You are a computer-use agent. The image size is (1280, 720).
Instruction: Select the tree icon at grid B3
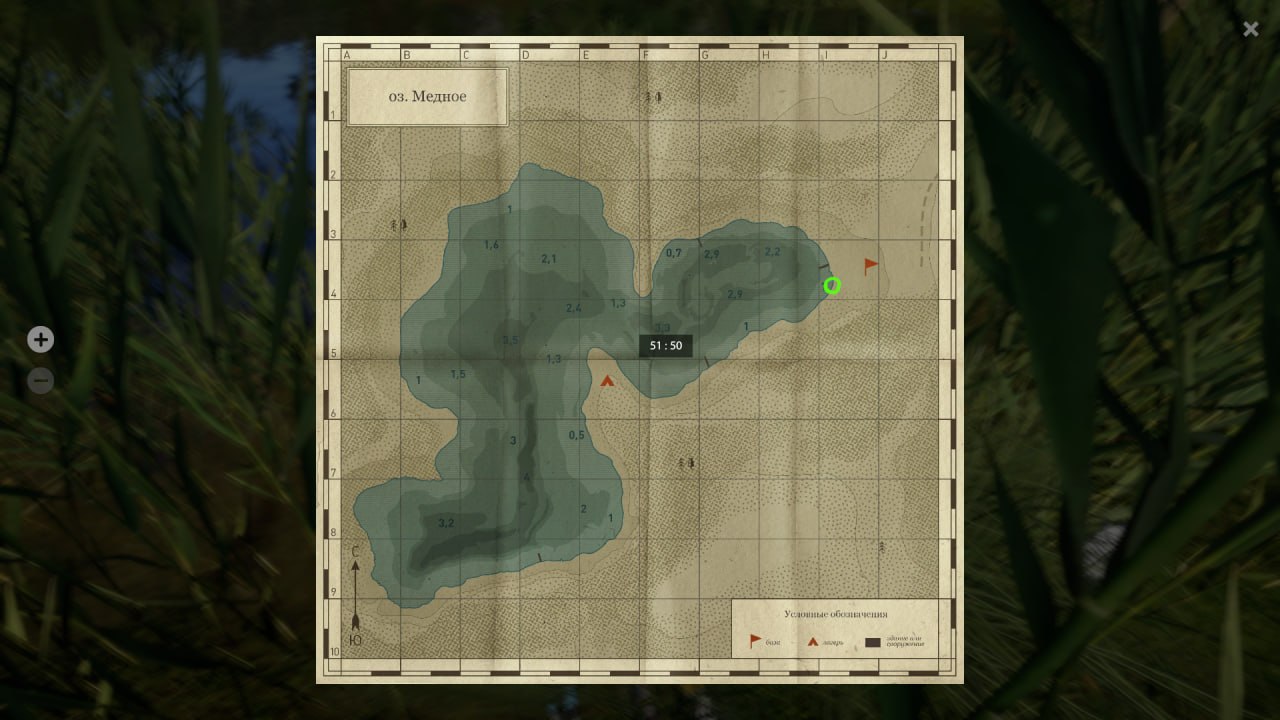tap(398, 224)
